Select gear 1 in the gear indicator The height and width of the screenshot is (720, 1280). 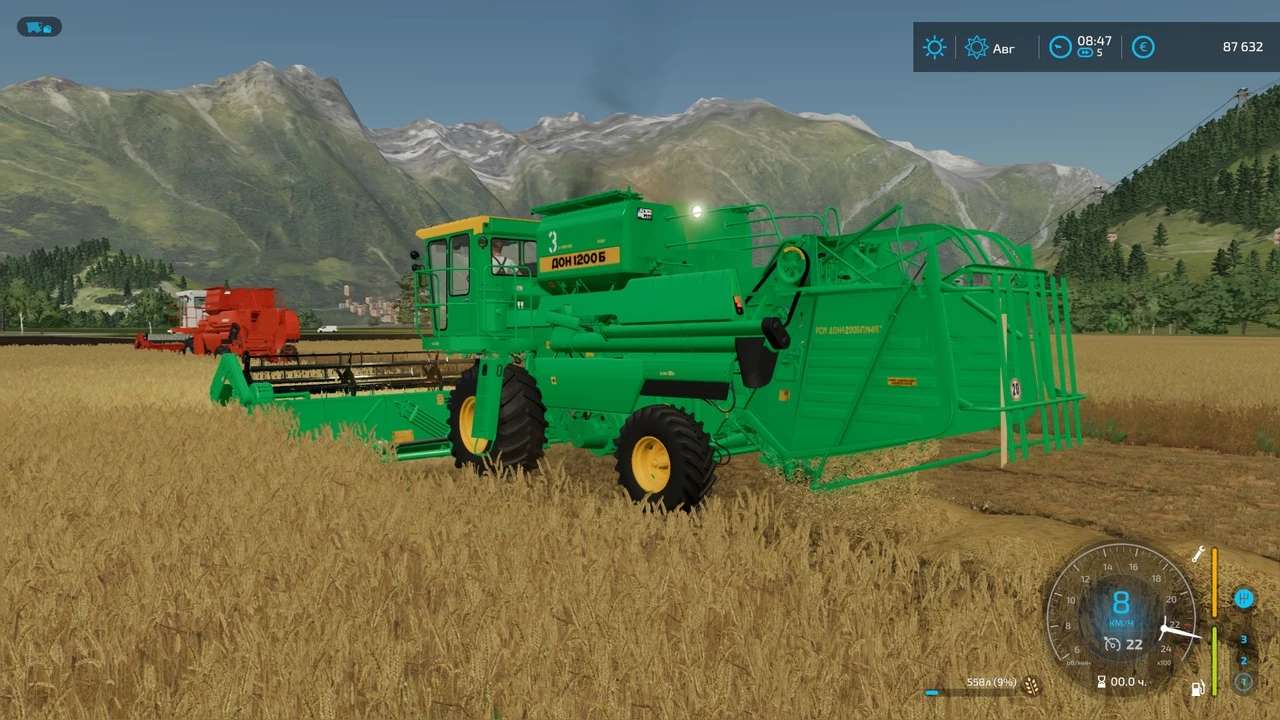point(1243,682)
